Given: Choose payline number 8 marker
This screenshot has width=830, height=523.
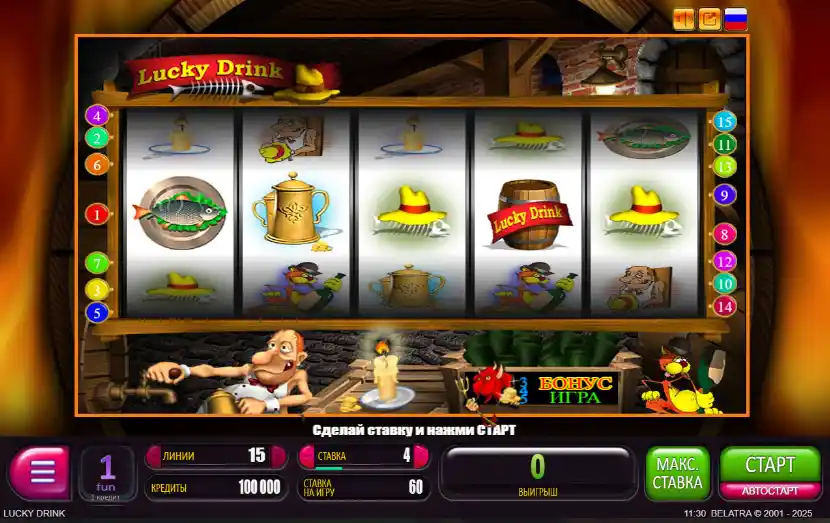Looking at the screenshot, I should click(725, 235).
